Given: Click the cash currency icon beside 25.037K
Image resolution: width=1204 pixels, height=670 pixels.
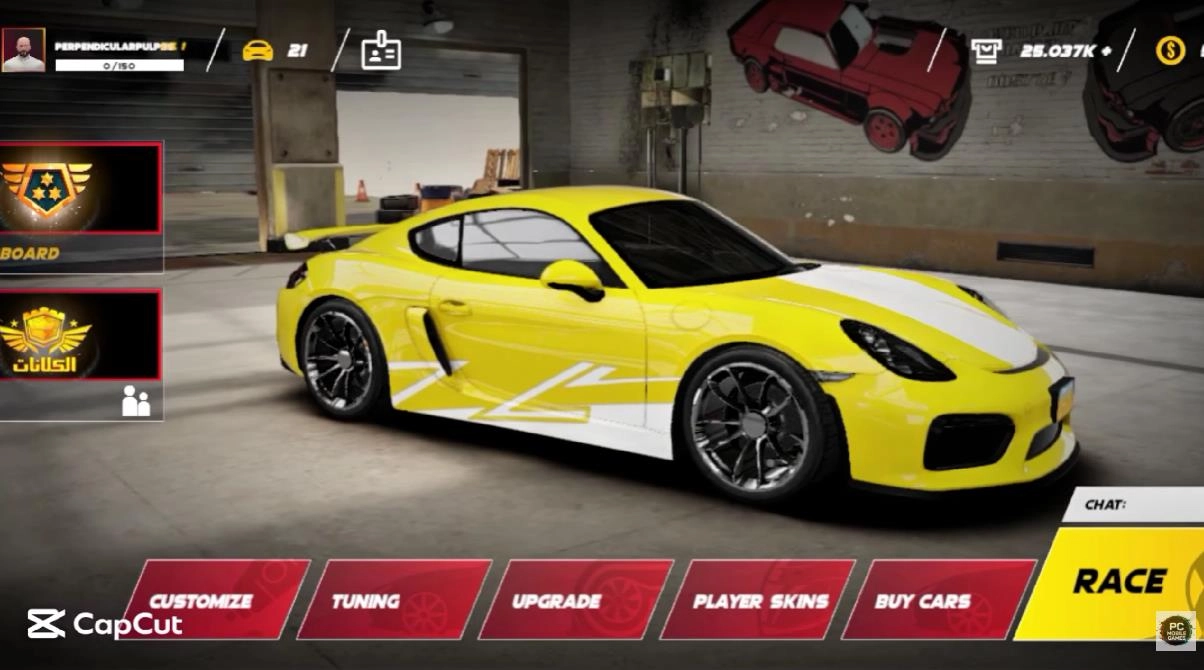Looking at the screenshot, I should tap(987, 50).
